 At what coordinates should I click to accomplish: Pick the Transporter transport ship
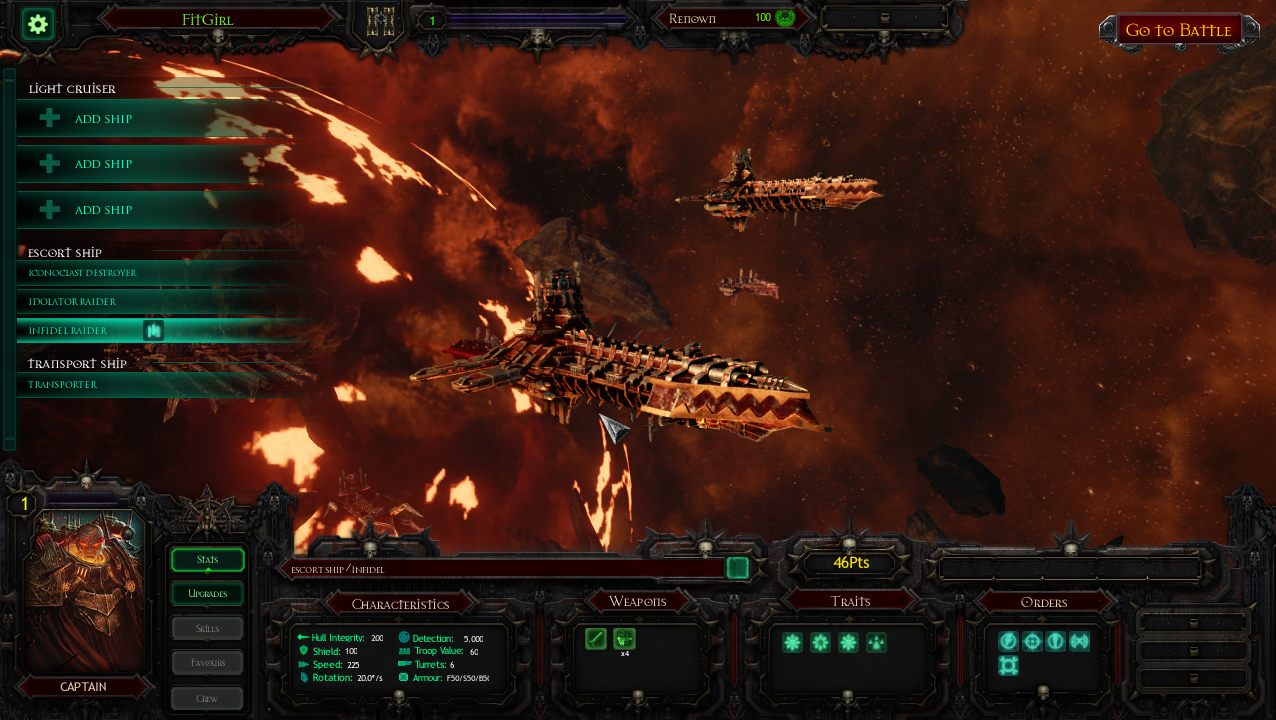(64, 385)
